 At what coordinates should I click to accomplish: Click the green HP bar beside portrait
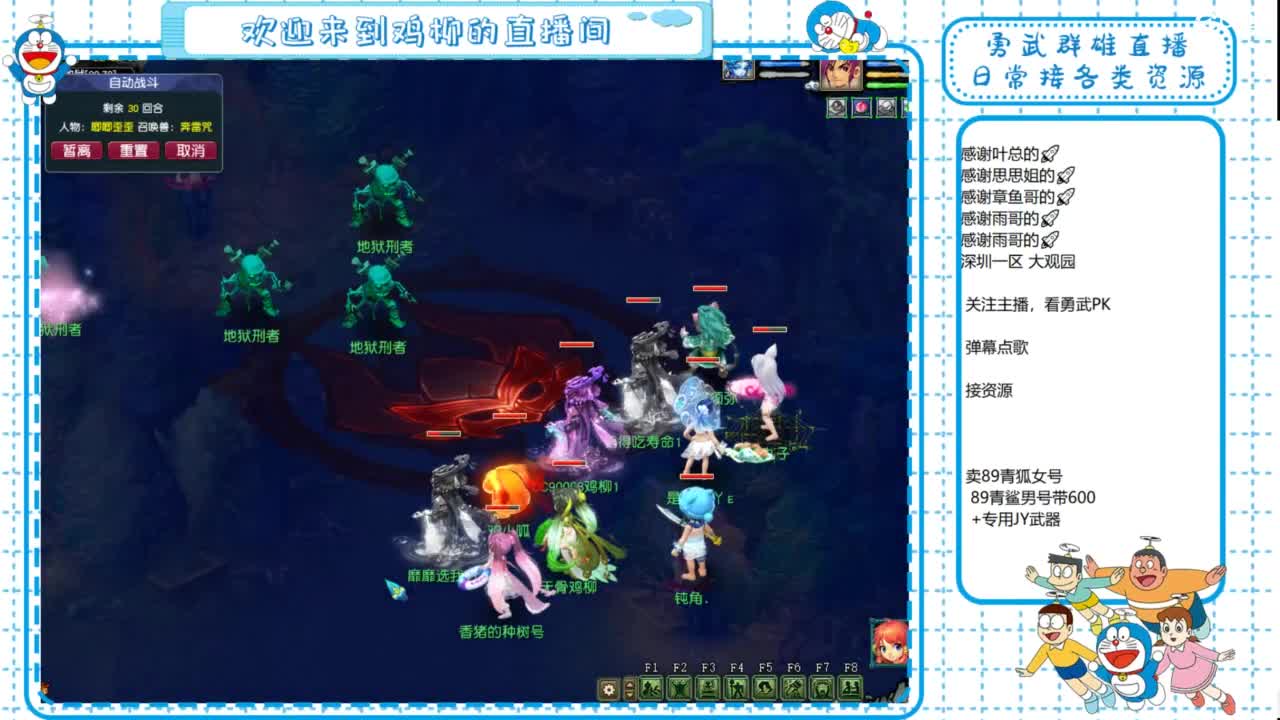pos(885,85)
